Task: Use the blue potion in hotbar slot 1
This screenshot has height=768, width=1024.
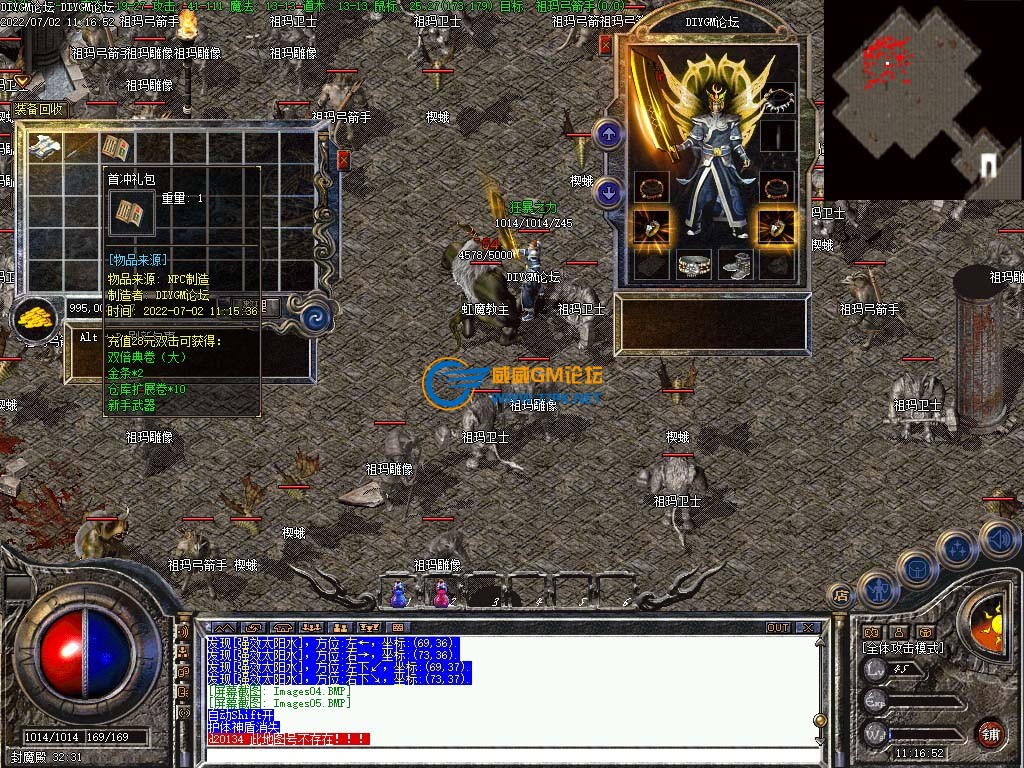Action: [x=398, y=593]
